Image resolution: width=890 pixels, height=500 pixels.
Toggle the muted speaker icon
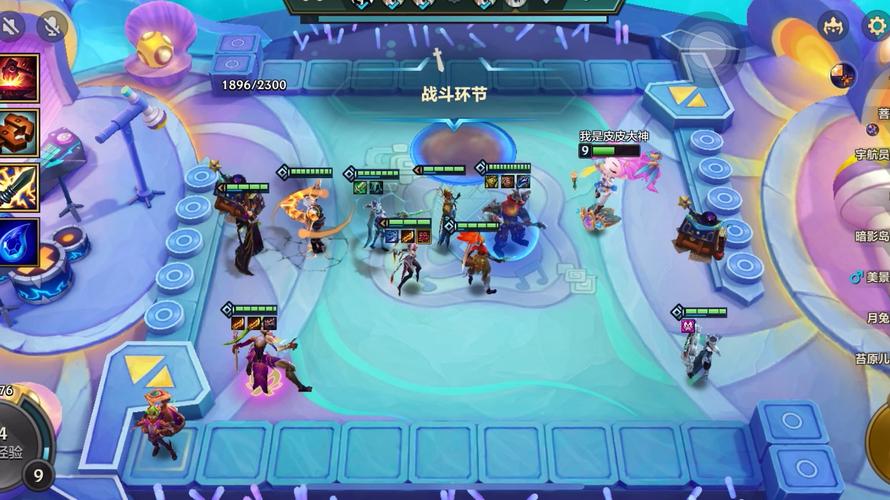point(12,26)
